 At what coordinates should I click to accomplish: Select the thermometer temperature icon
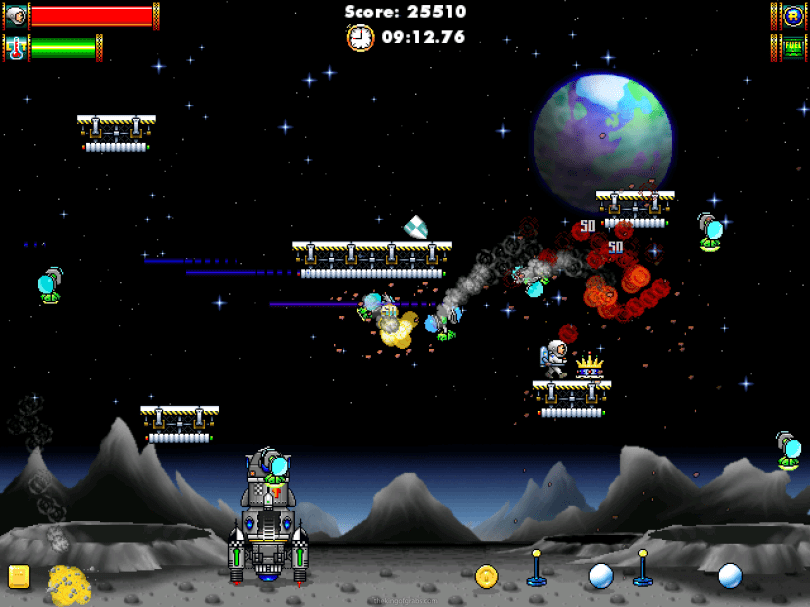(15, 47)
